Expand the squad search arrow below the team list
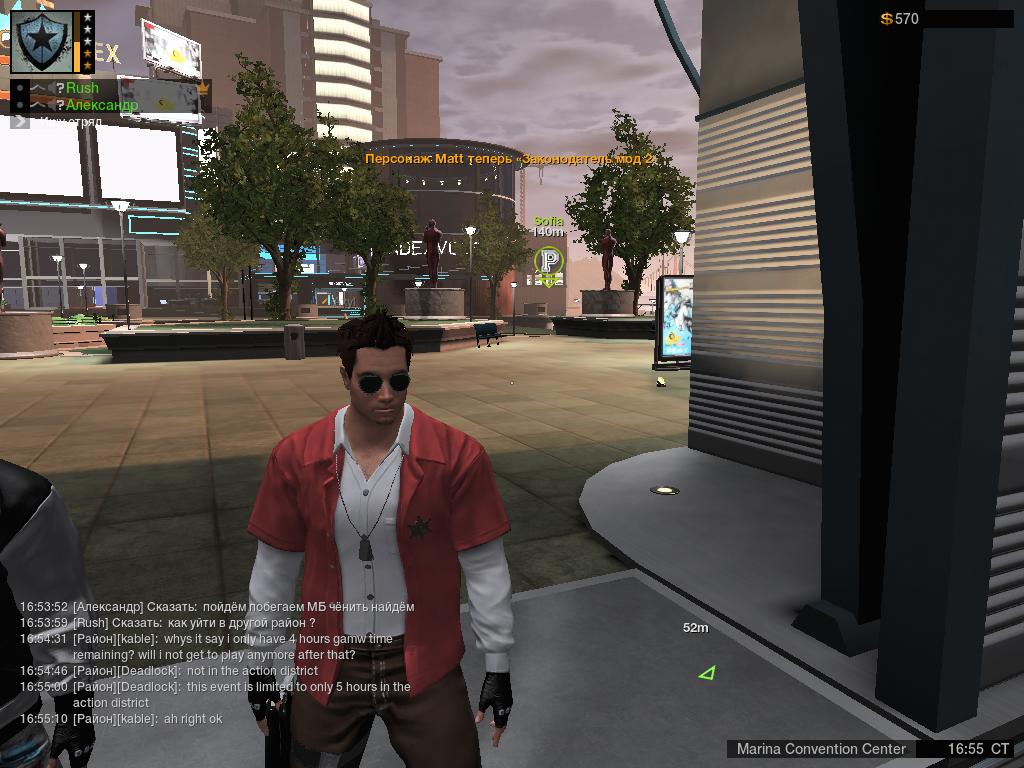Image resolution: width=1024 pixels, height=768 pixels. coord(20,121)
